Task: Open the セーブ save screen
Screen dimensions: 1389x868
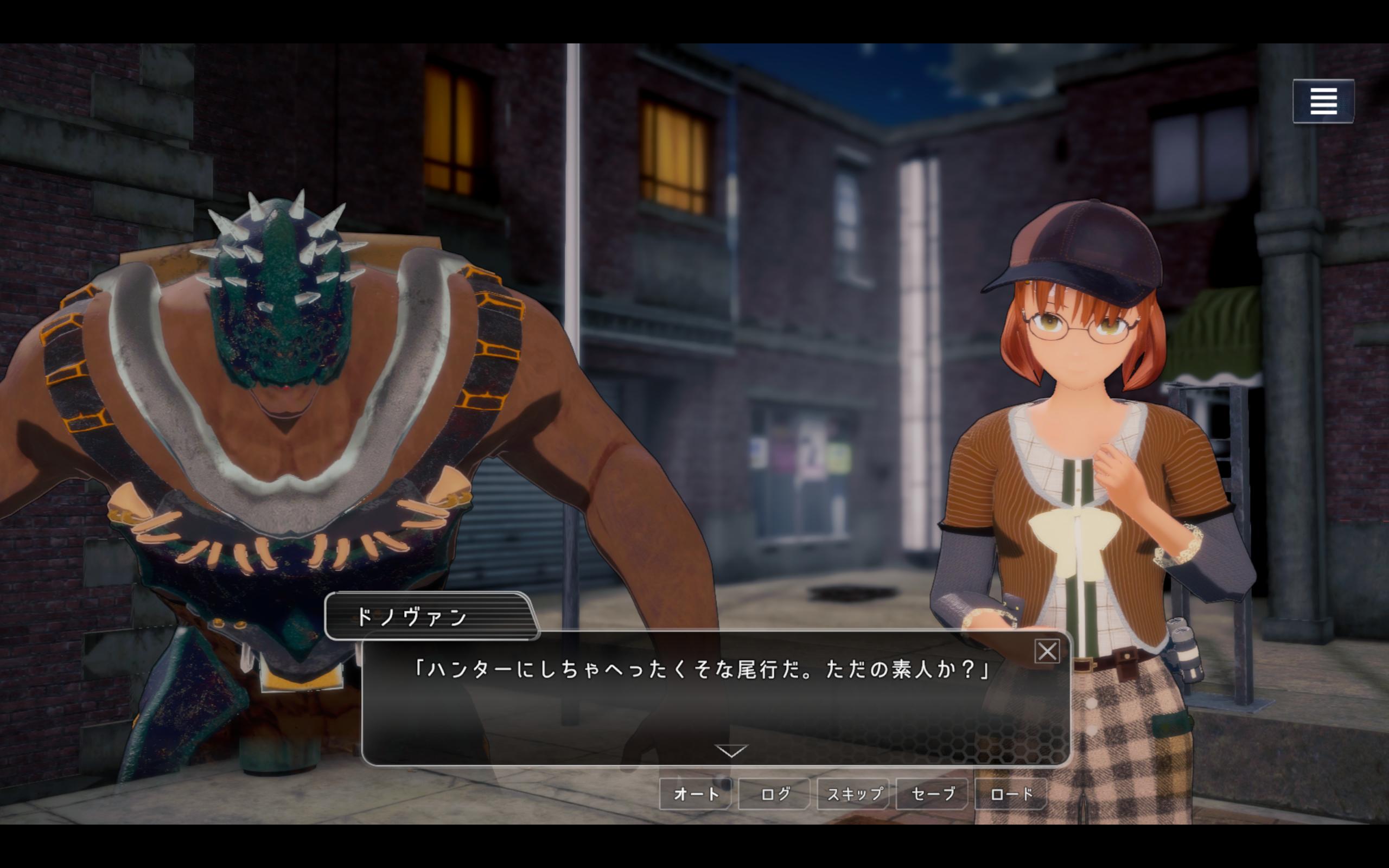Action: (x=932, y=794)
